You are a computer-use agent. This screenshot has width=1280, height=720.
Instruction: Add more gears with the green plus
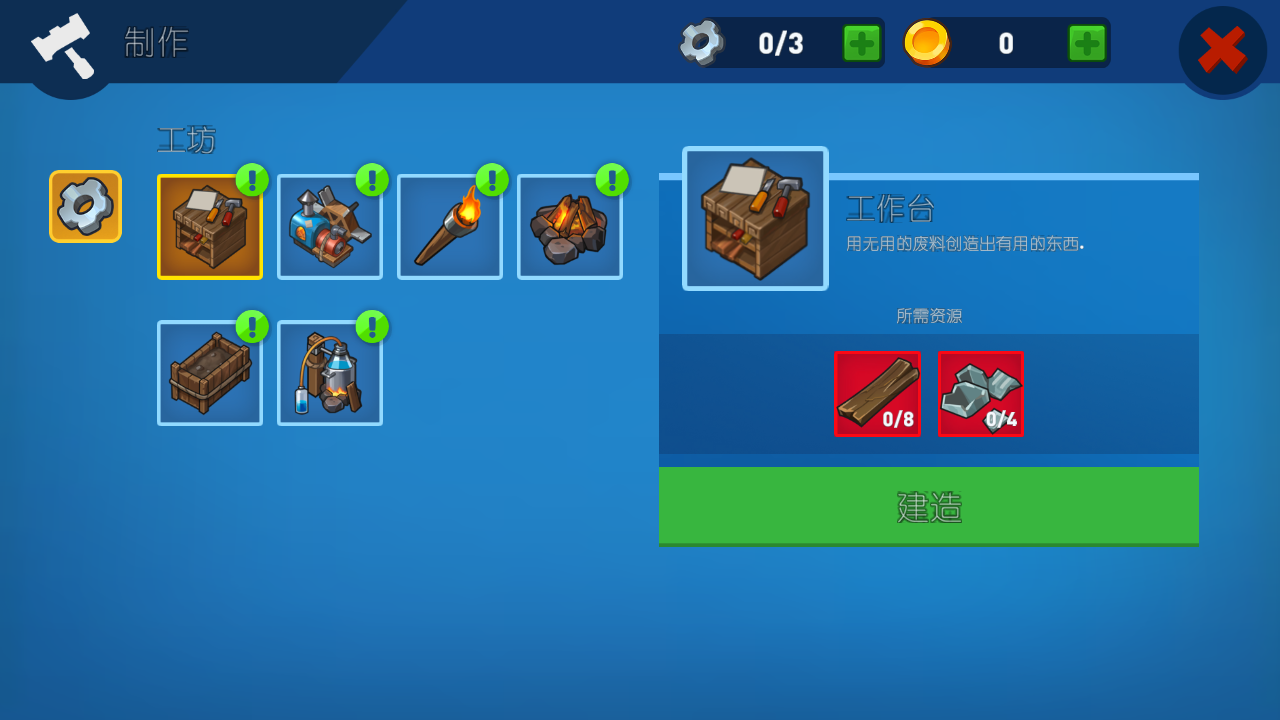(861, 43)
